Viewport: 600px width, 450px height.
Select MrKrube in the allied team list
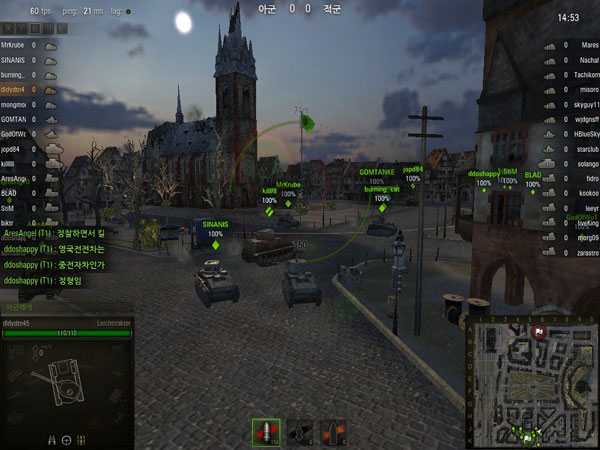pos(13,45)
